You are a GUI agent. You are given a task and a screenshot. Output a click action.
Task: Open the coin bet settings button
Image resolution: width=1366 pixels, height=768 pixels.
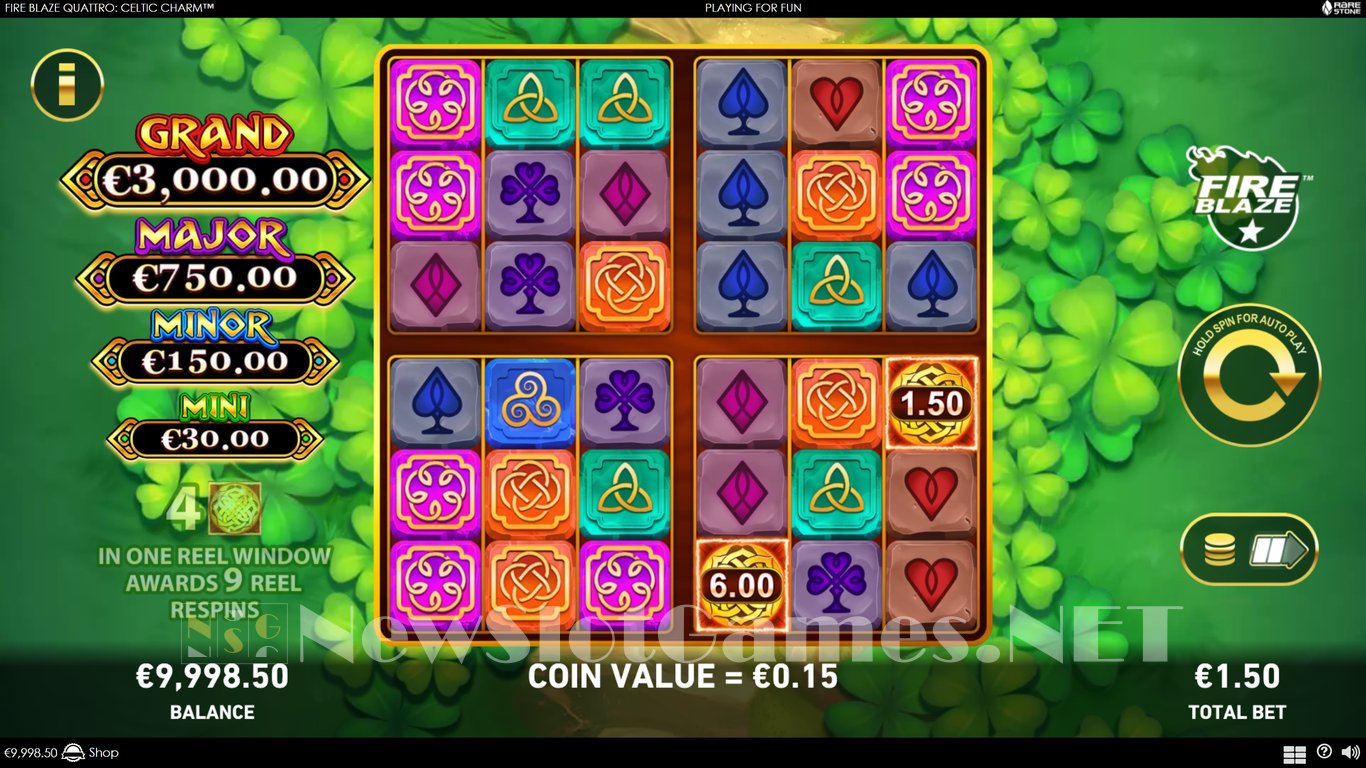1249,549
